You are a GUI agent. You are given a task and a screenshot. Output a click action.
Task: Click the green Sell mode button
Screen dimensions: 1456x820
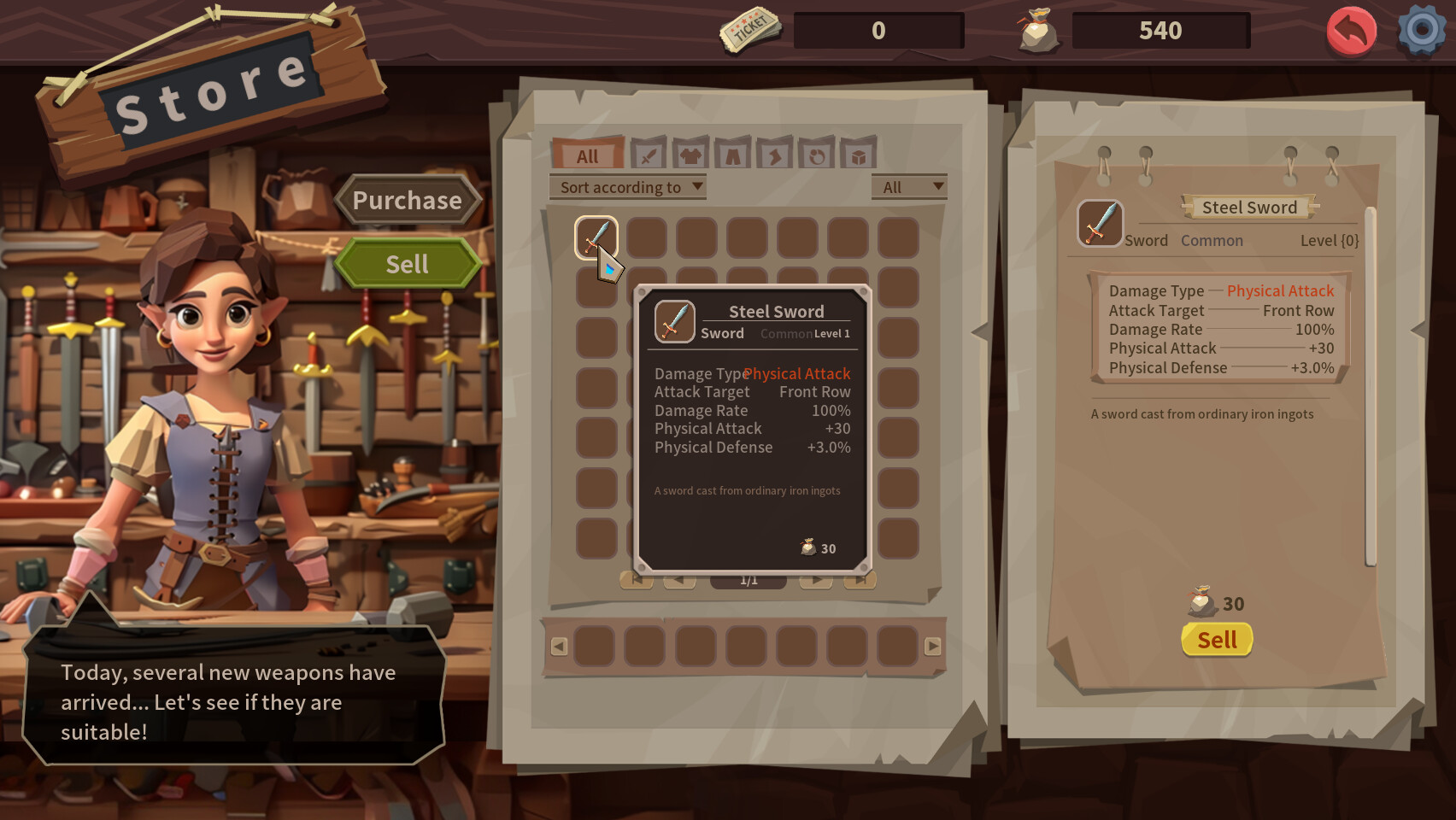click(x=408, y=264)
